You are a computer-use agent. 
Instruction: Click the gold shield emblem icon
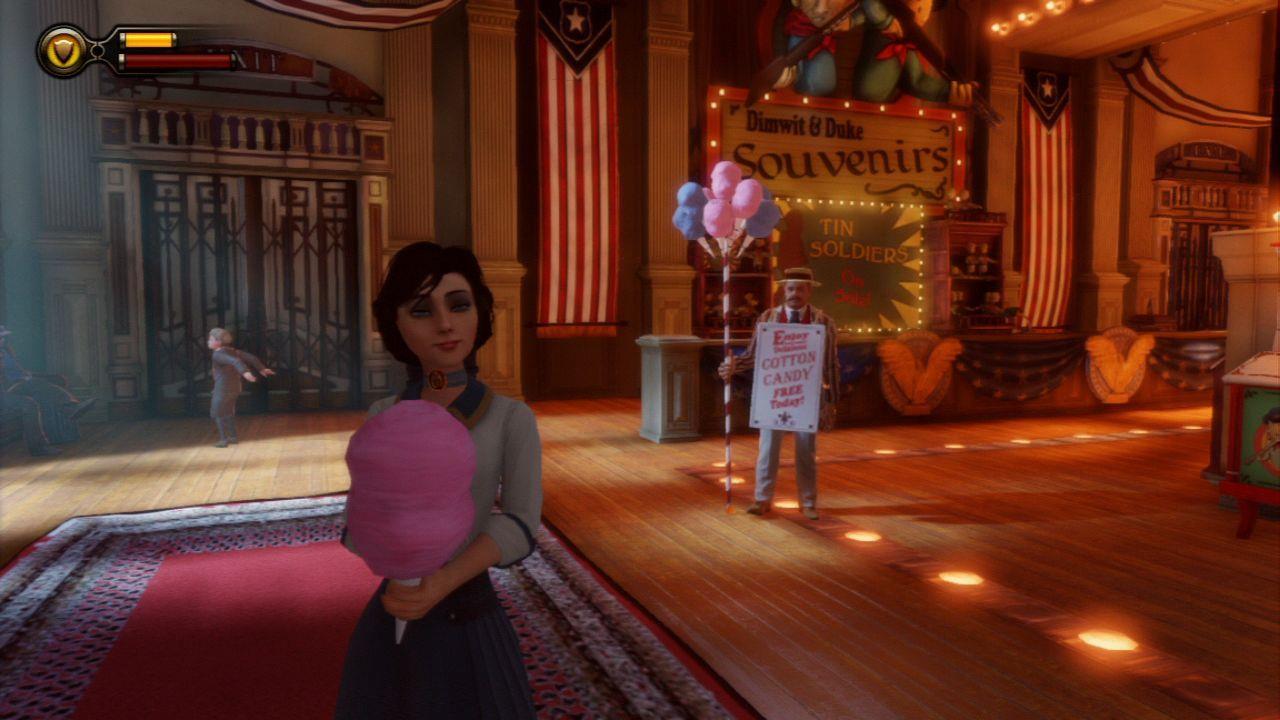(x=63, y=51)
